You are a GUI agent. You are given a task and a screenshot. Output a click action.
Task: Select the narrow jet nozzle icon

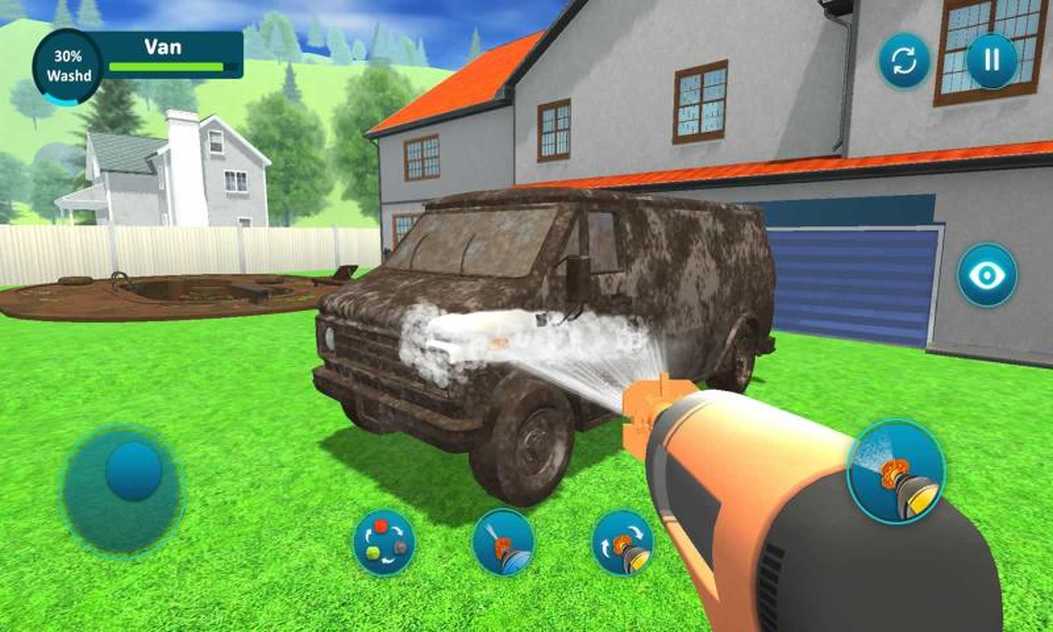click(x=503, y=543)
